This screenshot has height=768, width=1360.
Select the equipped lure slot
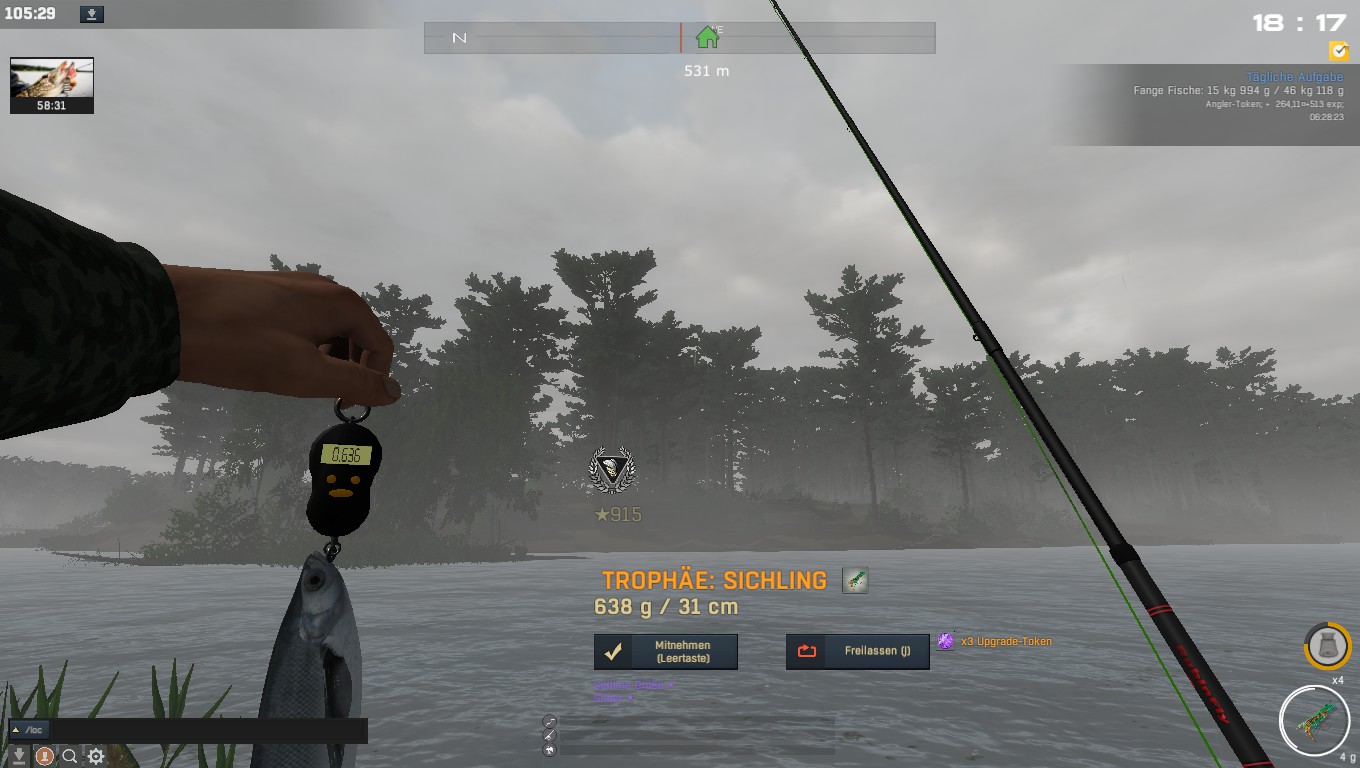click(1314, 720)
